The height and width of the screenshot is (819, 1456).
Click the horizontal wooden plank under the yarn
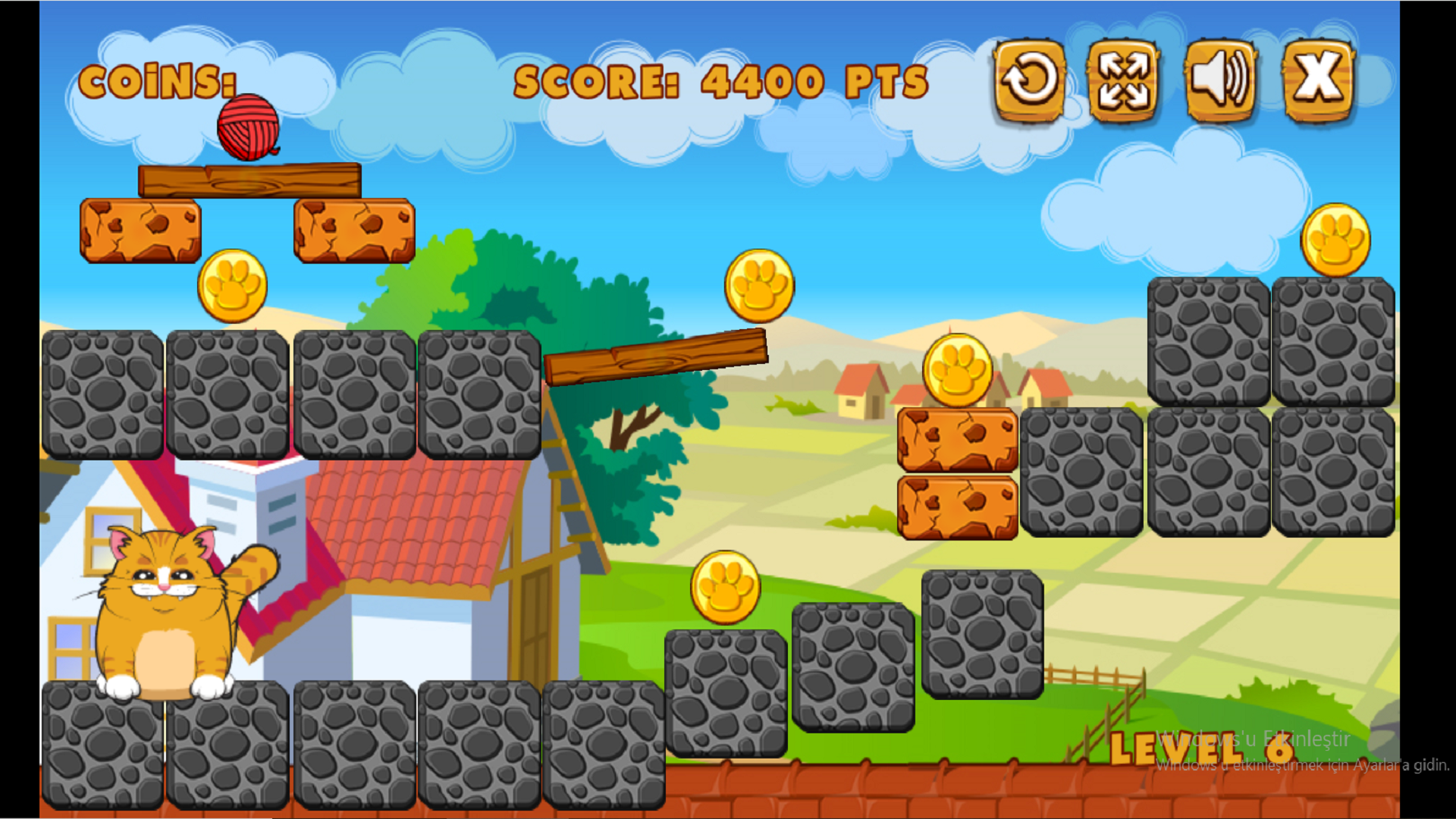(x=250, y=180)
